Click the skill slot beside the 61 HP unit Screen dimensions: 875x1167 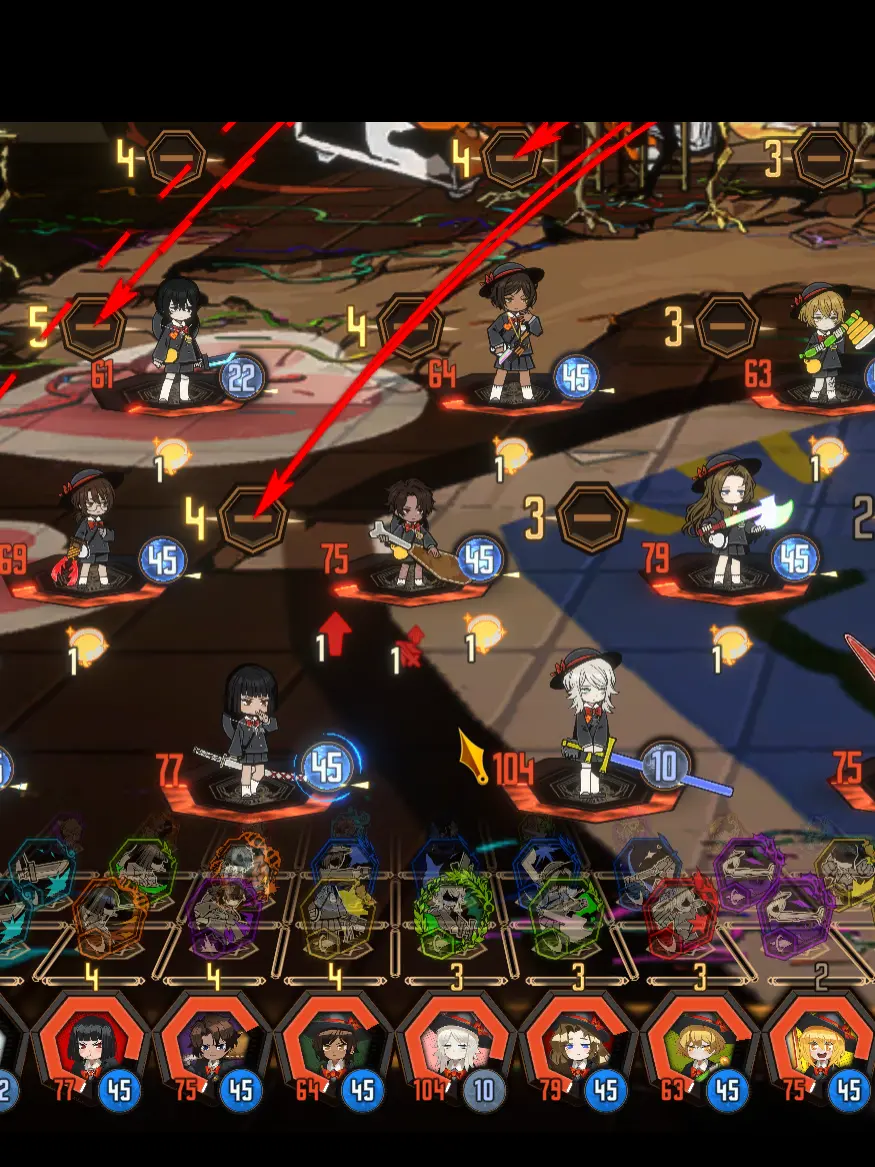point(93,326)
